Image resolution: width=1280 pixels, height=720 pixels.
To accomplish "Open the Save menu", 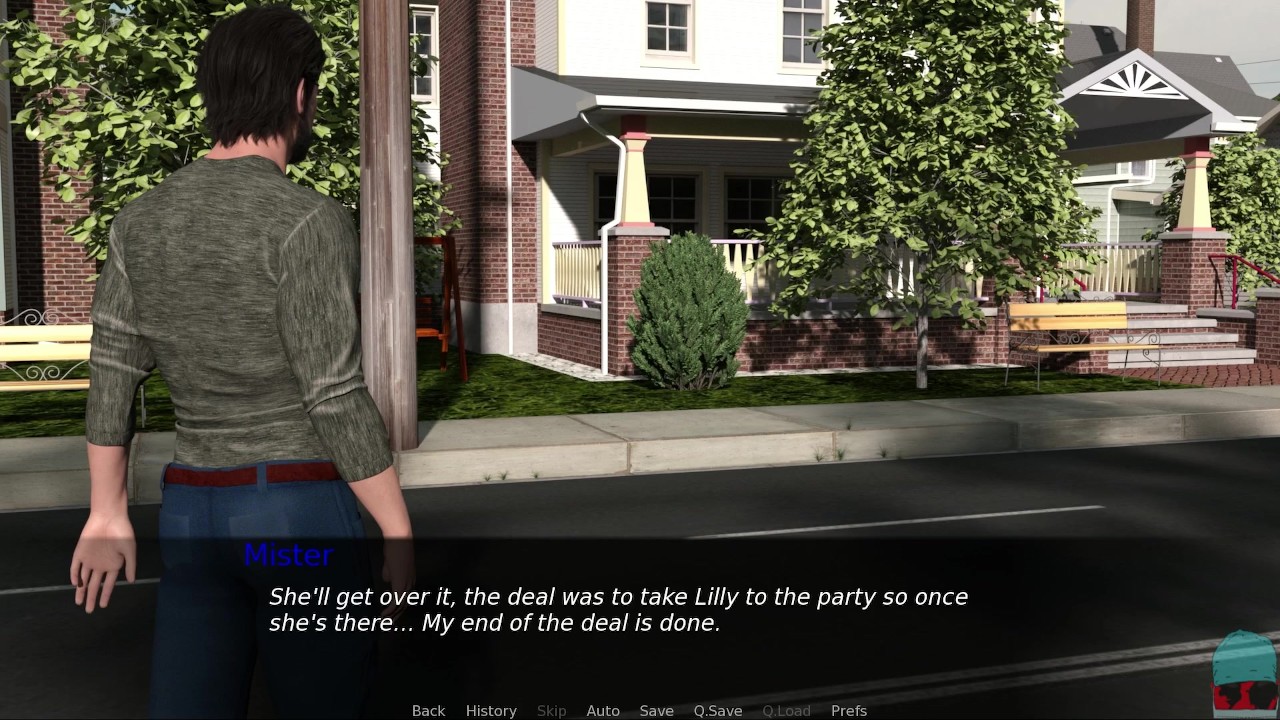I will point(656,710).
